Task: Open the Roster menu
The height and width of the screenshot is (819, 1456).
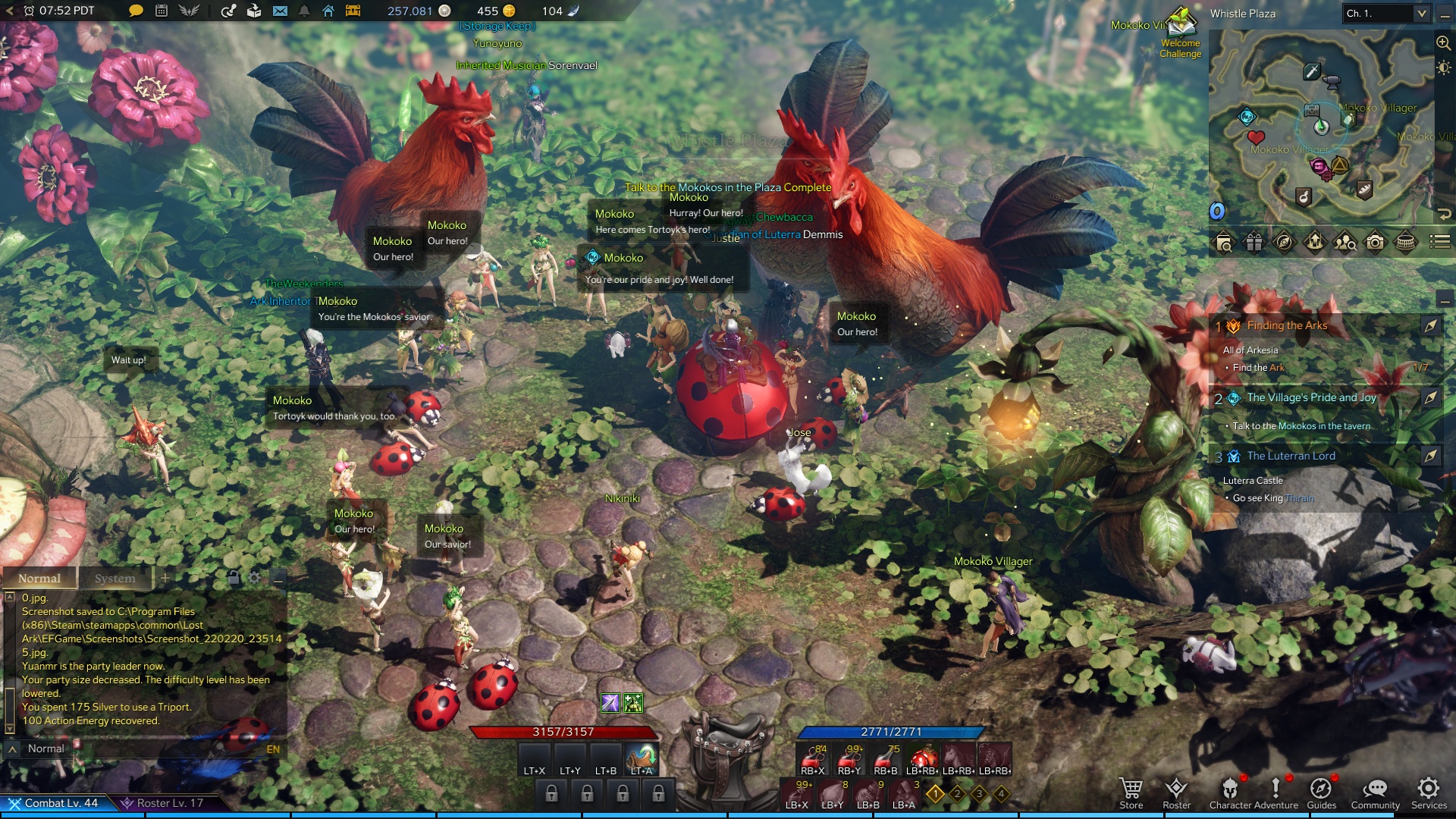Action: 1176,792
